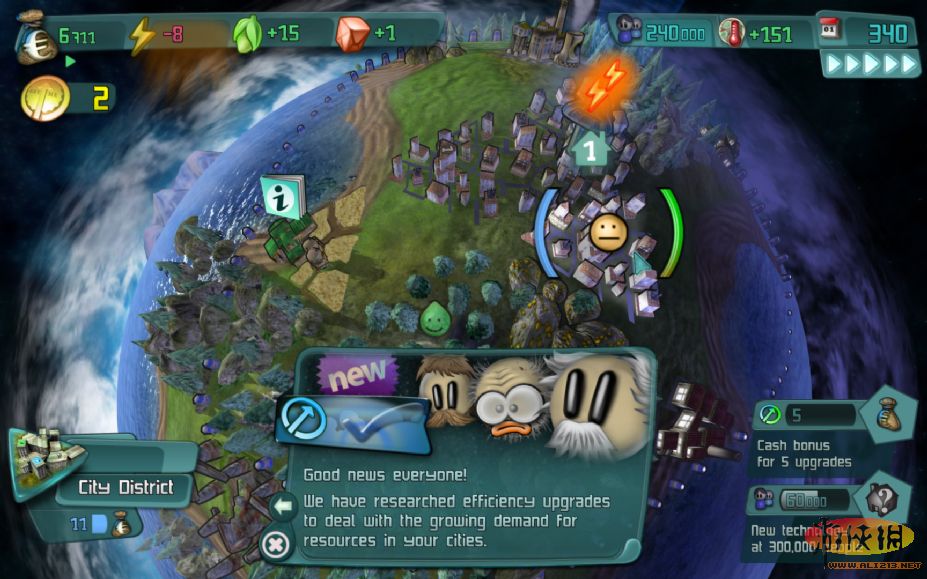Screen dimensions: 927x579
Task: Open the calendar day icon
Action: tap(835, 32)
